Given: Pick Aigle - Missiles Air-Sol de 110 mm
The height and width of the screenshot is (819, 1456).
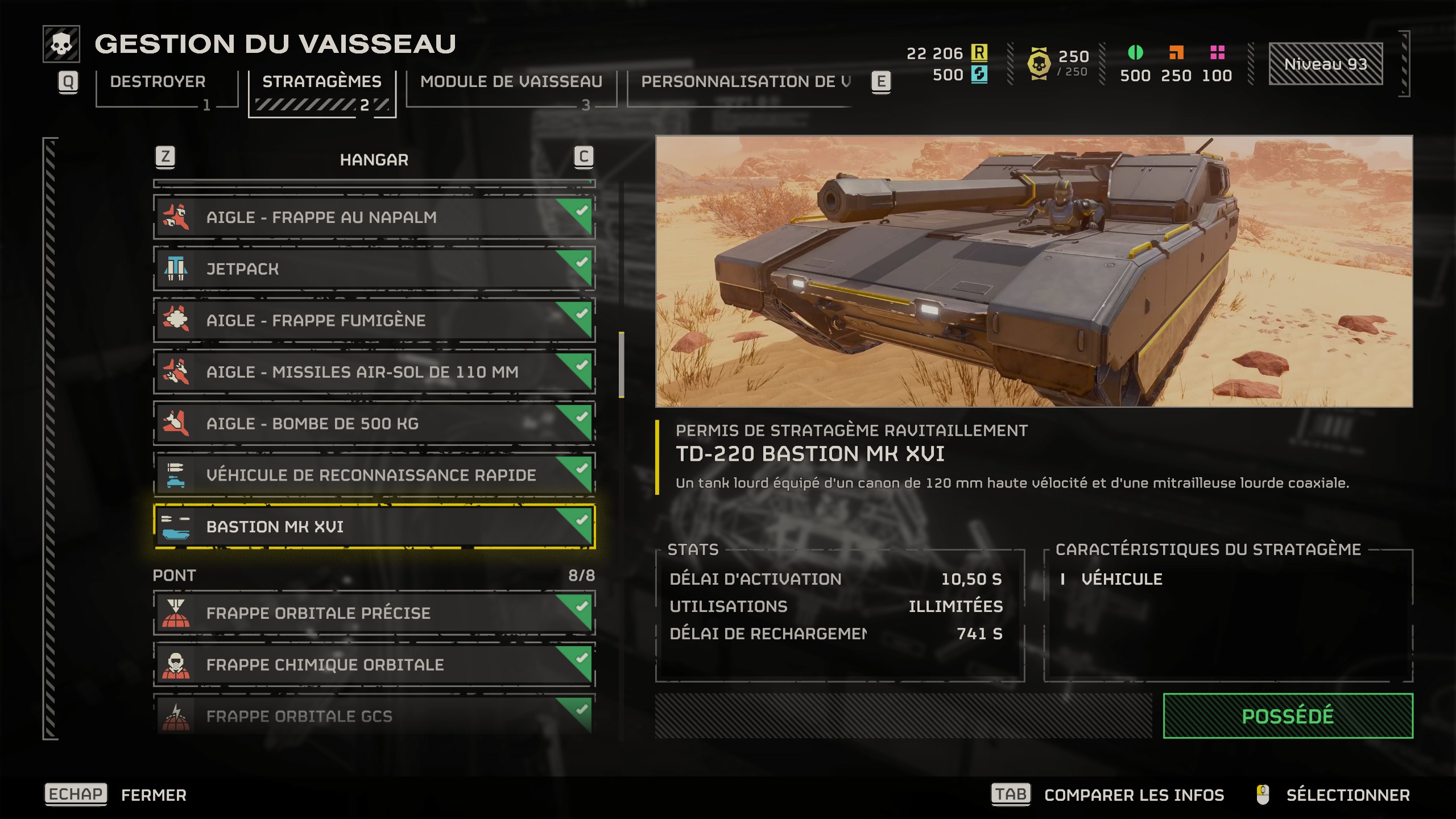Looking at the screenshot, I should click(x=374, y=372).
